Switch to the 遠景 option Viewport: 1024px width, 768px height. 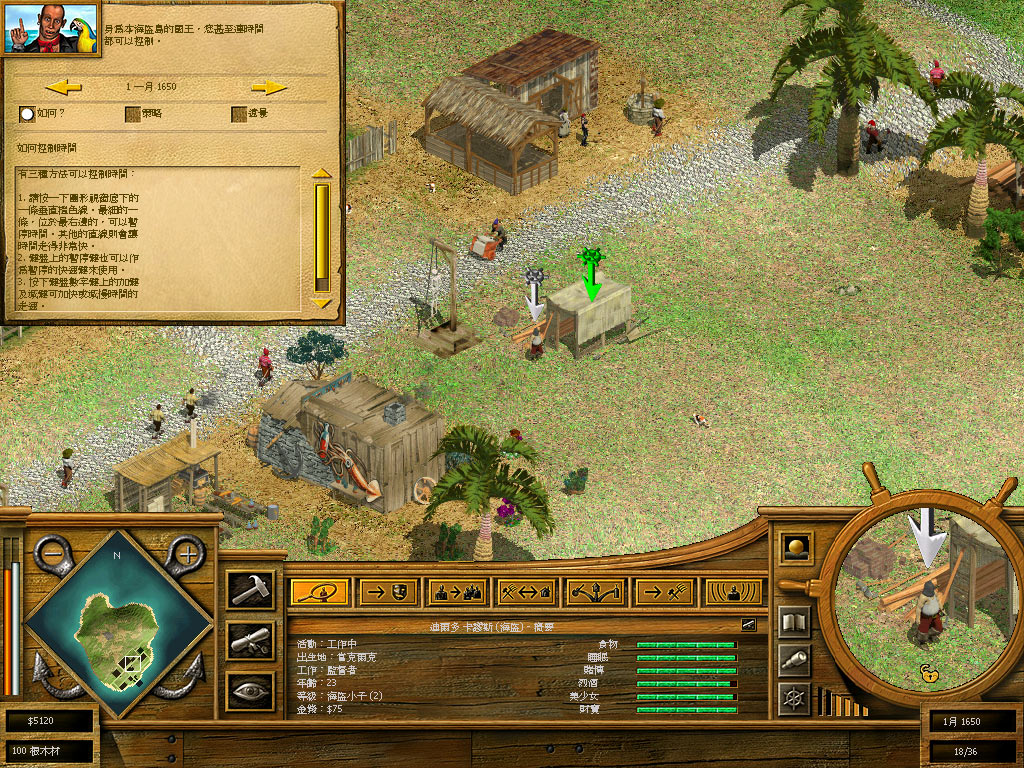(239, 114)
